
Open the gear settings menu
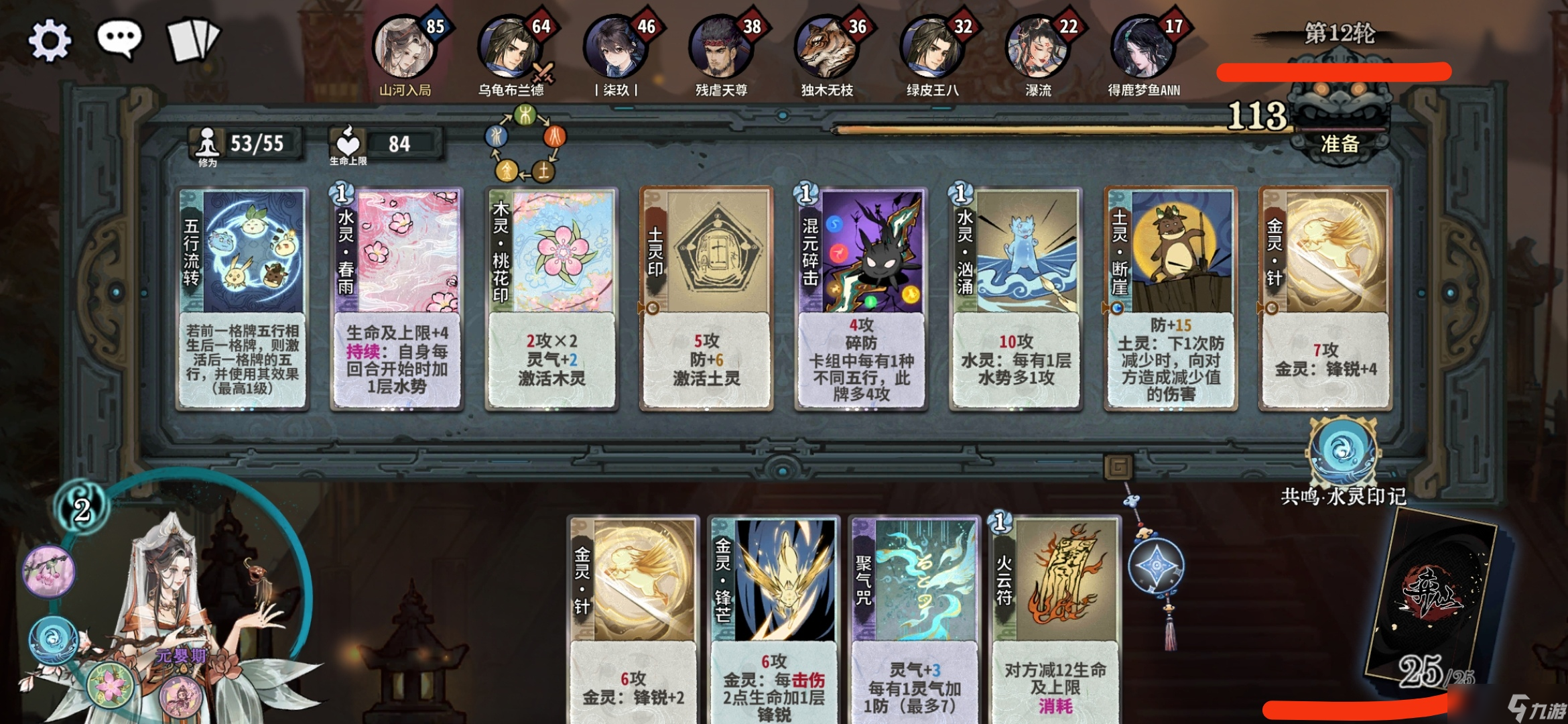pyautogui.click(x=49, y=40)
